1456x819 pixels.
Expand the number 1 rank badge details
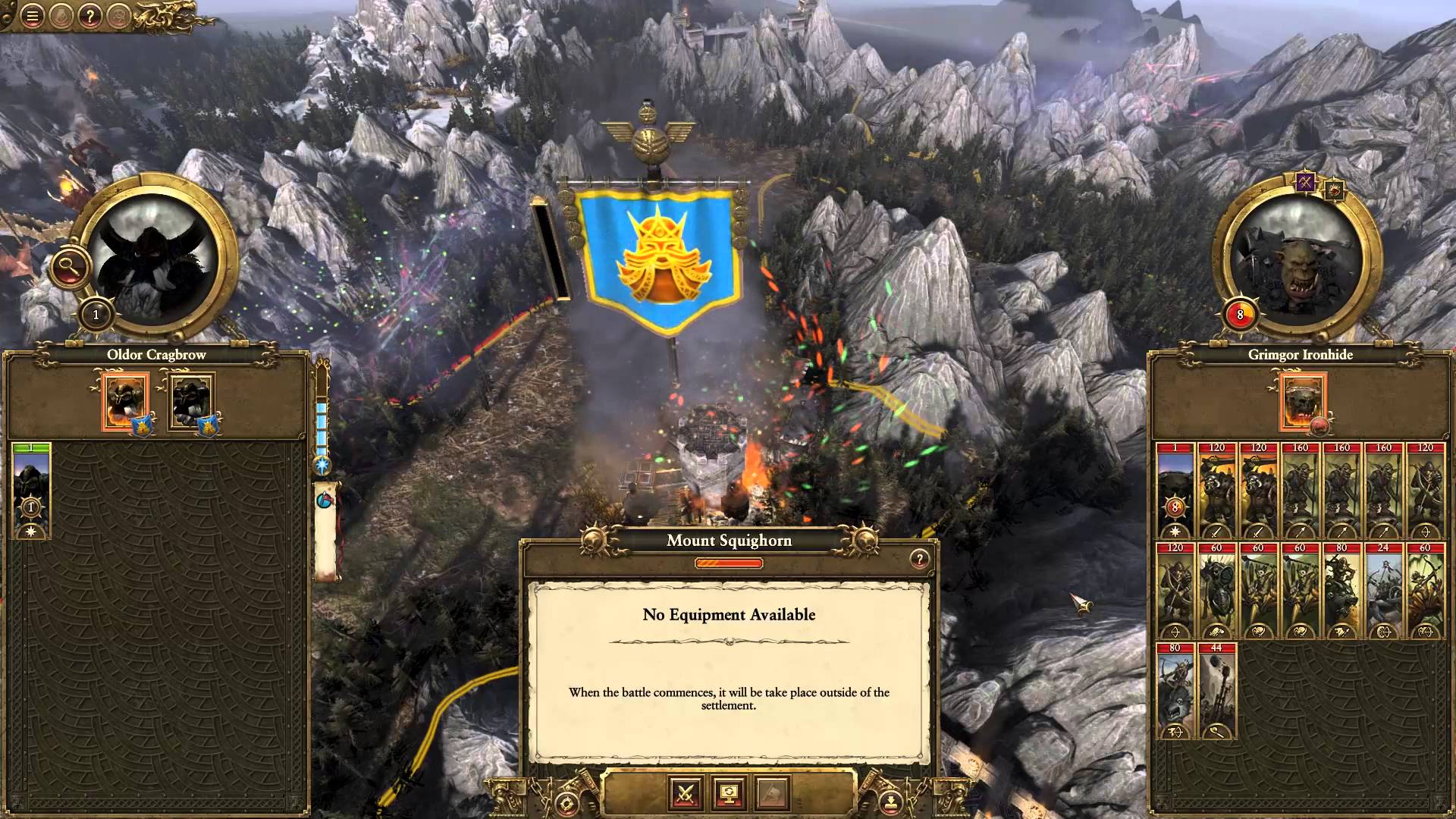96,312
